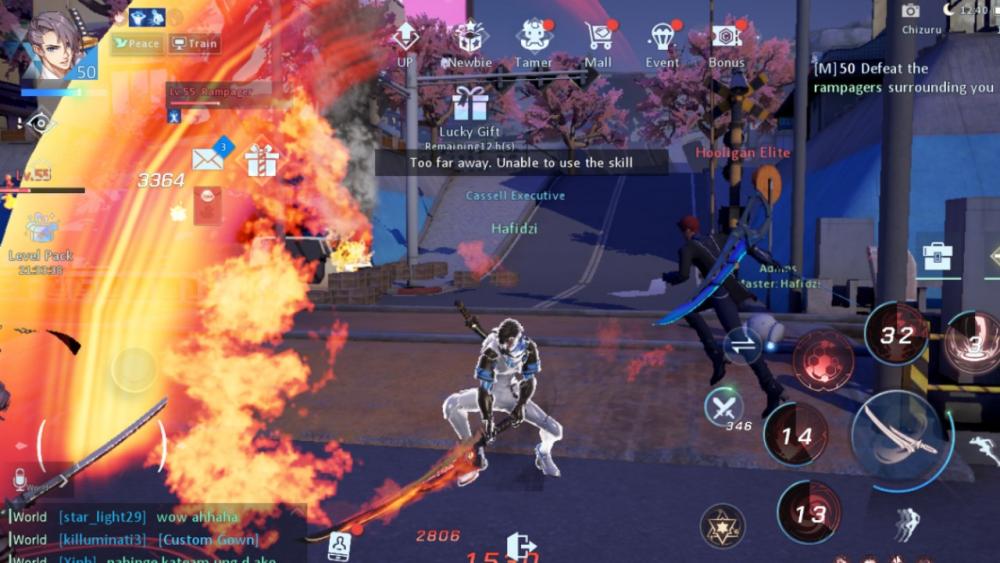This screenshot has height=563, width=1000.
Task: Toggle the Peace combat mode
Action: click(136, 43)
